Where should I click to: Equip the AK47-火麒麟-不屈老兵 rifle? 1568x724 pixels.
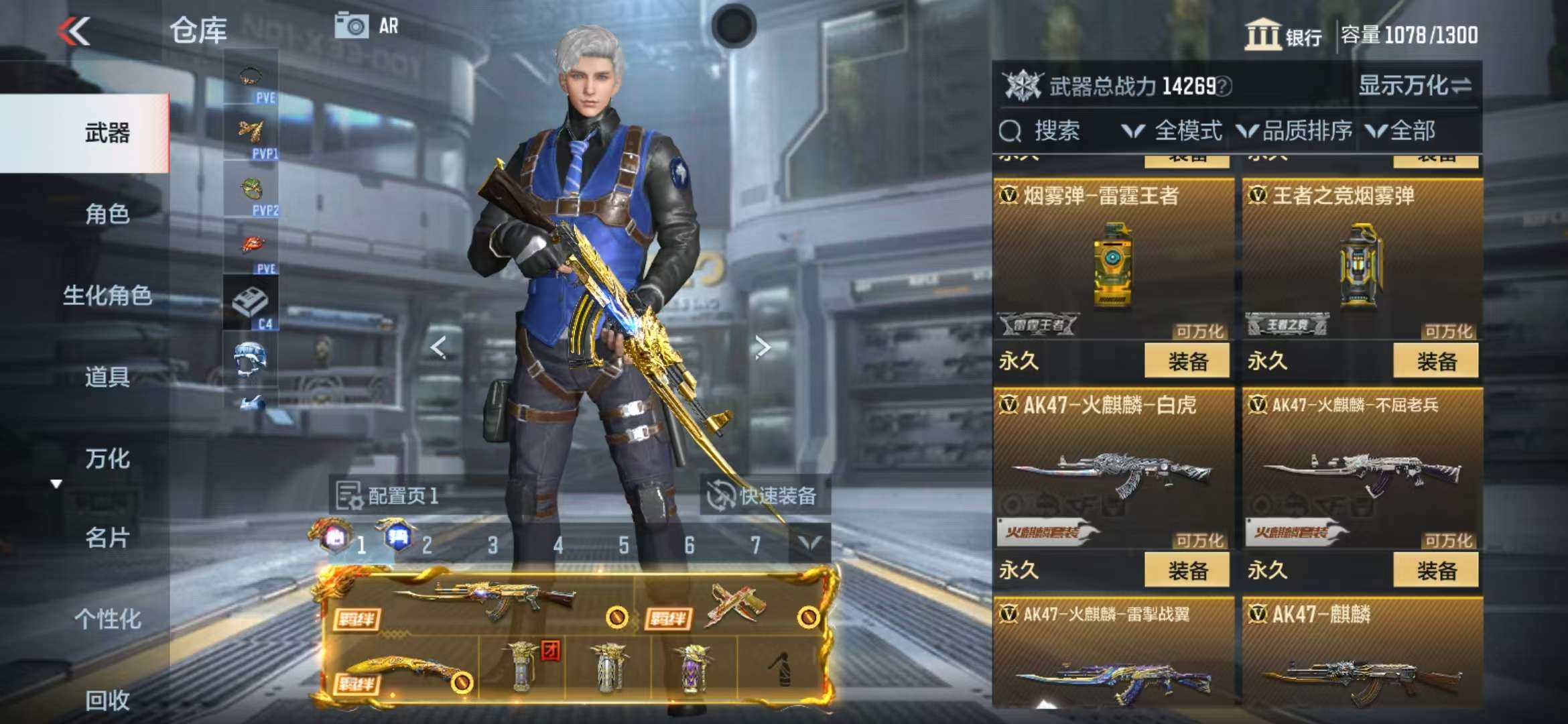[x=1435, y=570]
